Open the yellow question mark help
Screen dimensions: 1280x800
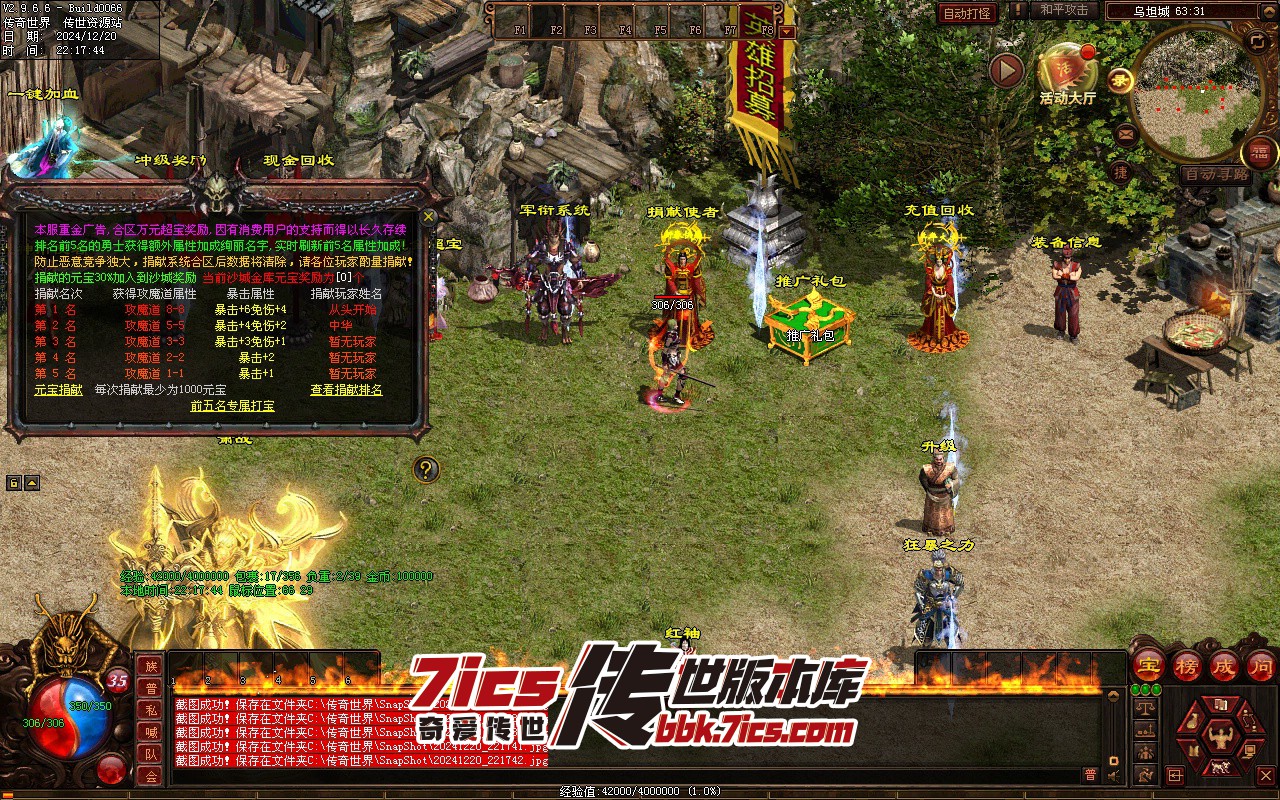tap(426, 468)
